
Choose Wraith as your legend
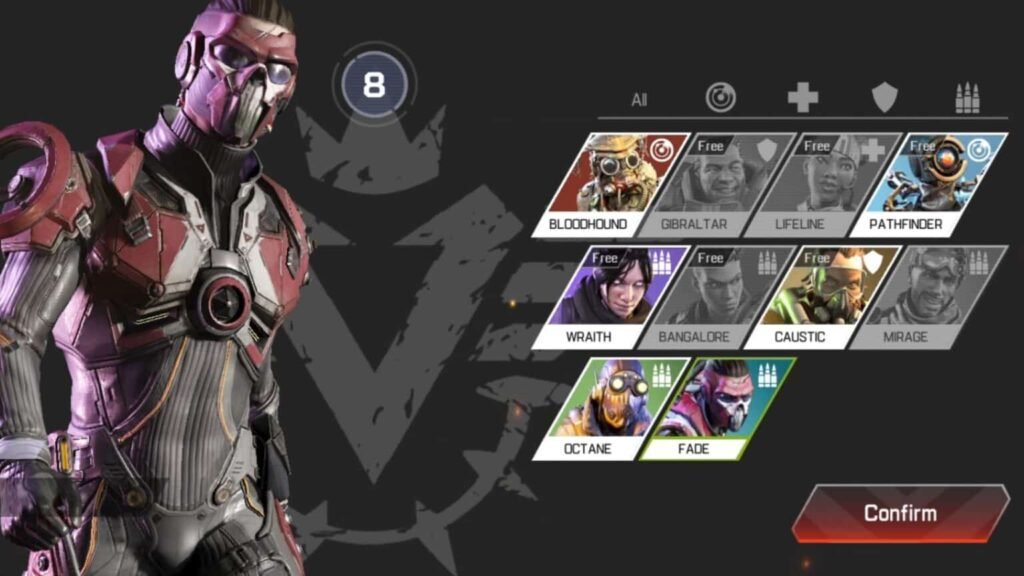tap(610, 297)
